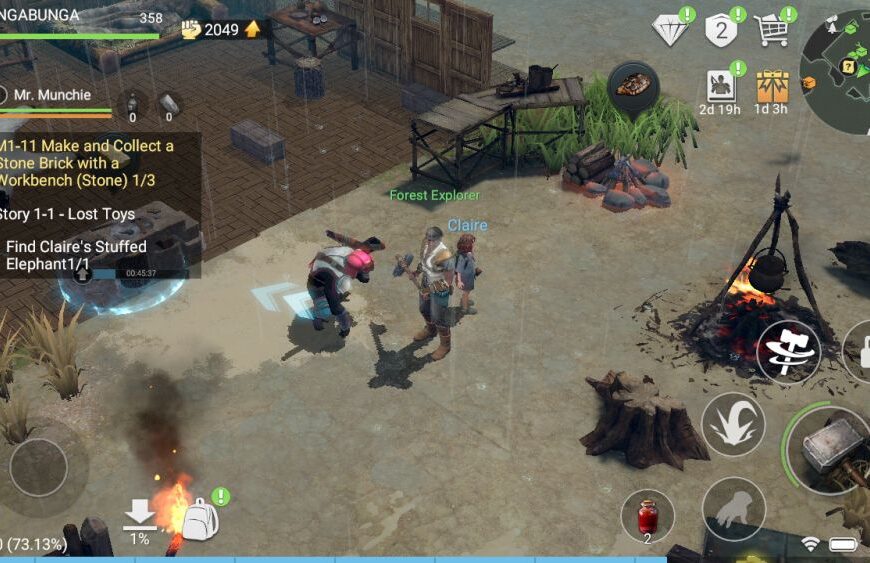The height and width of the screenshot is (563, 870).
Task: Open the shopping cart store
Action: [x=772, y=30]
